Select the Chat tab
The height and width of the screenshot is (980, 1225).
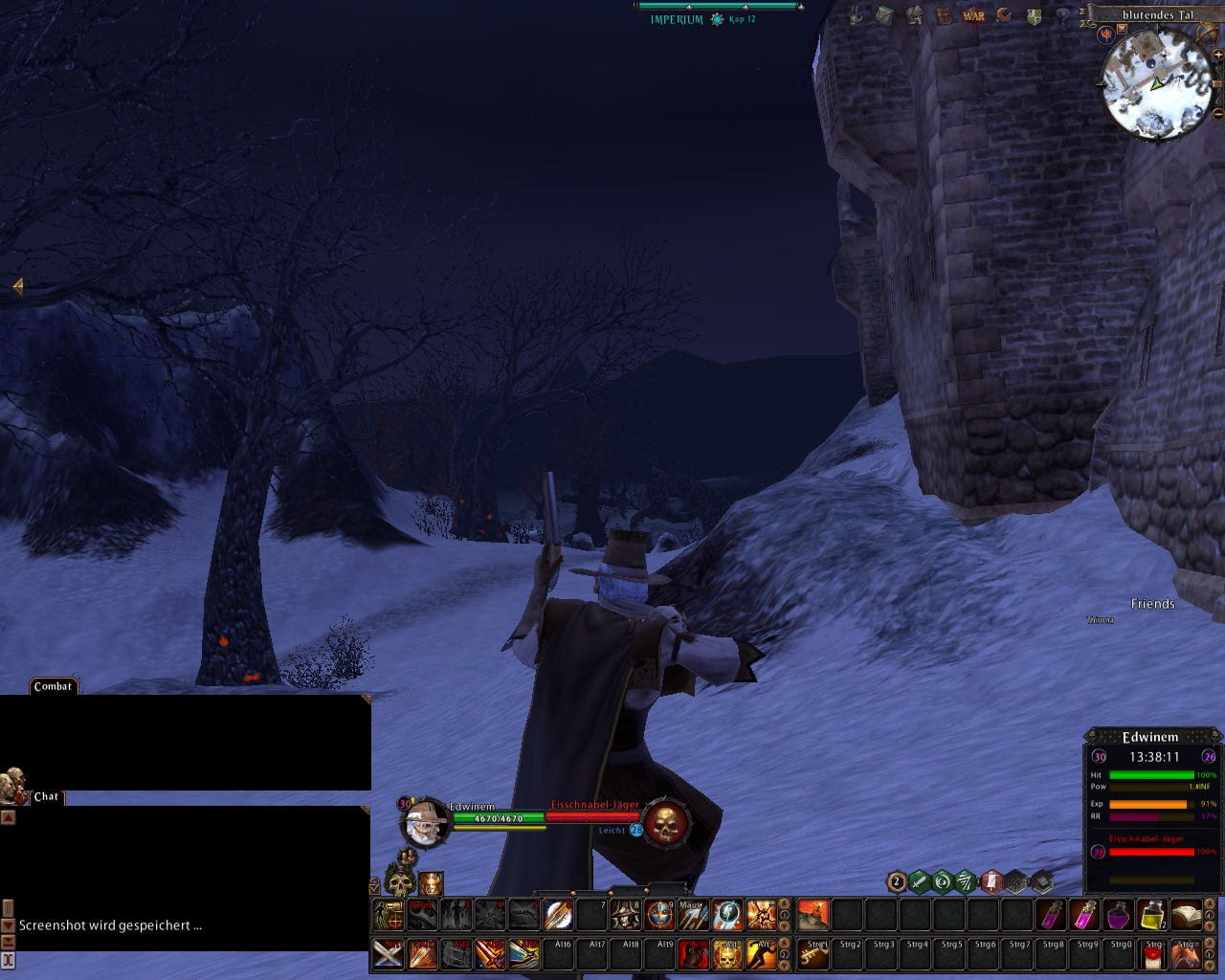(x=46, y=796)
